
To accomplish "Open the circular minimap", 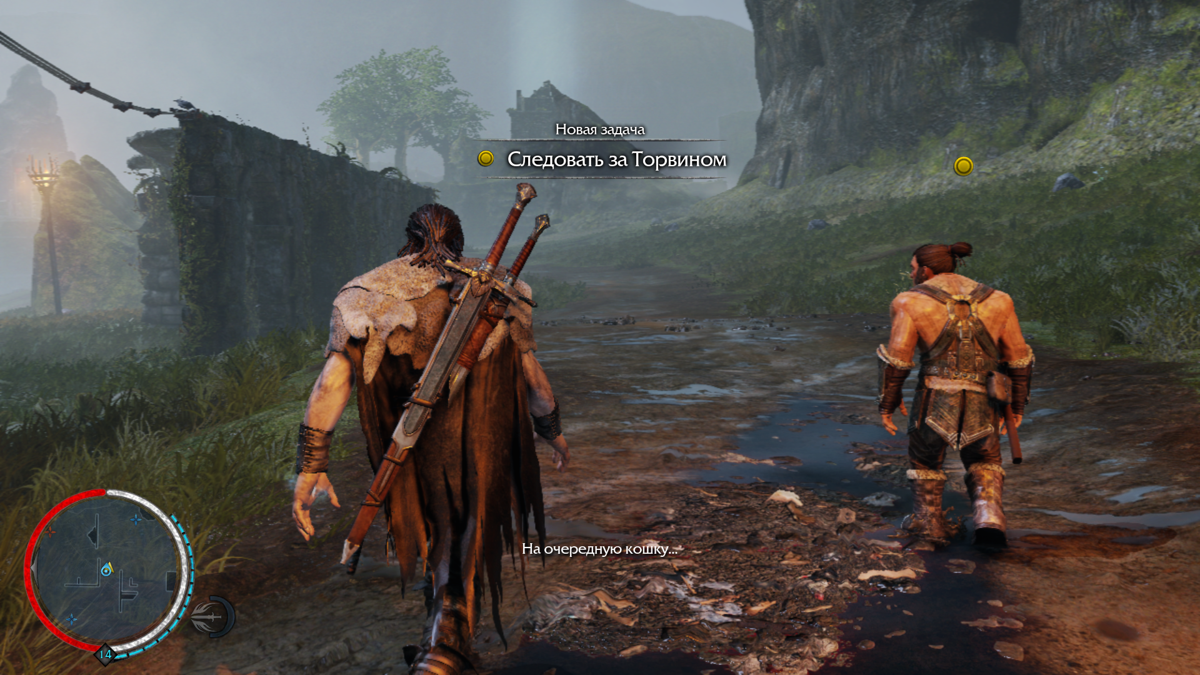I will coord(107,573).
